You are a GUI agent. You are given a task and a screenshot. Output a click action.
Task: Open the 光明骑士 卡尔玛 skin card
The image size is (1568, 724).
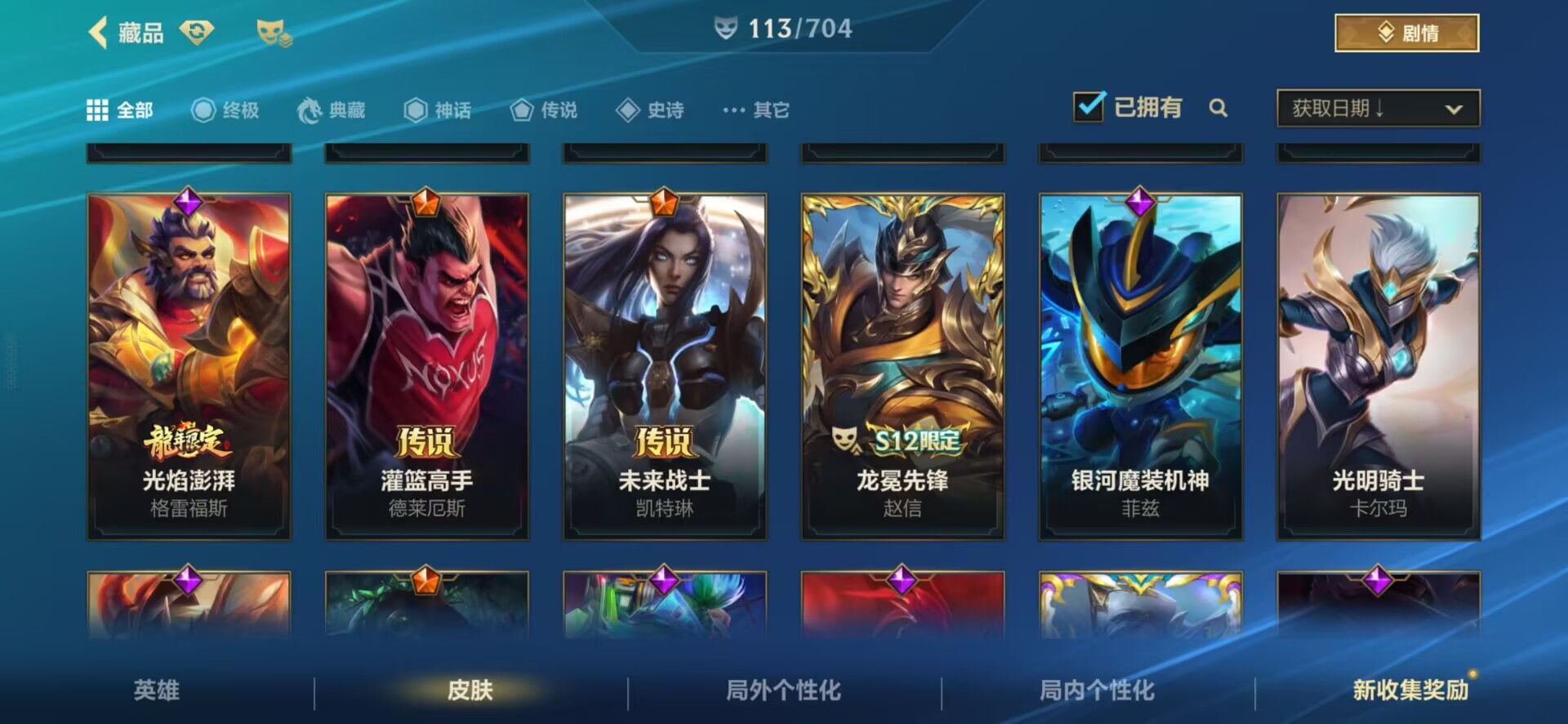point(1379,366)
